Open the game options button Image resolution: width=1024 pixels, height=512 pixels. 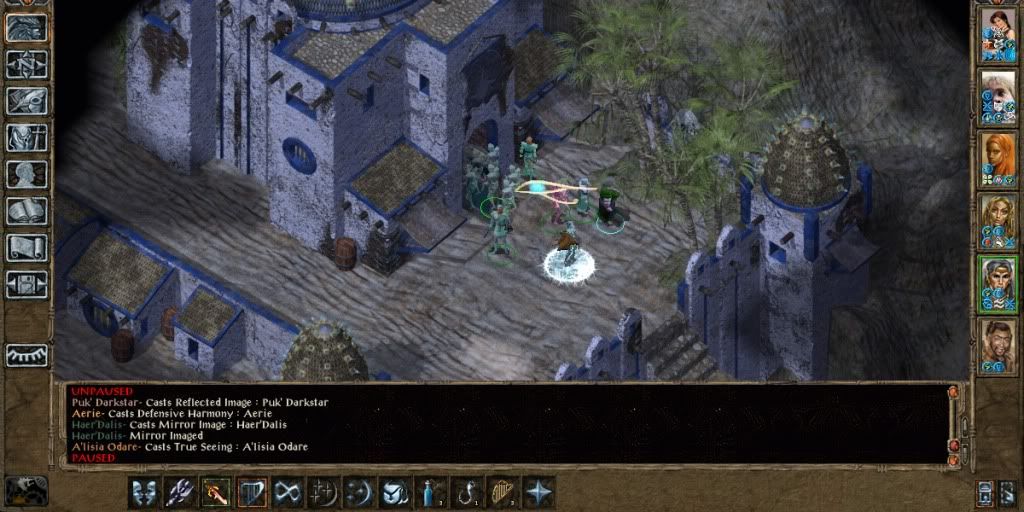26,284
